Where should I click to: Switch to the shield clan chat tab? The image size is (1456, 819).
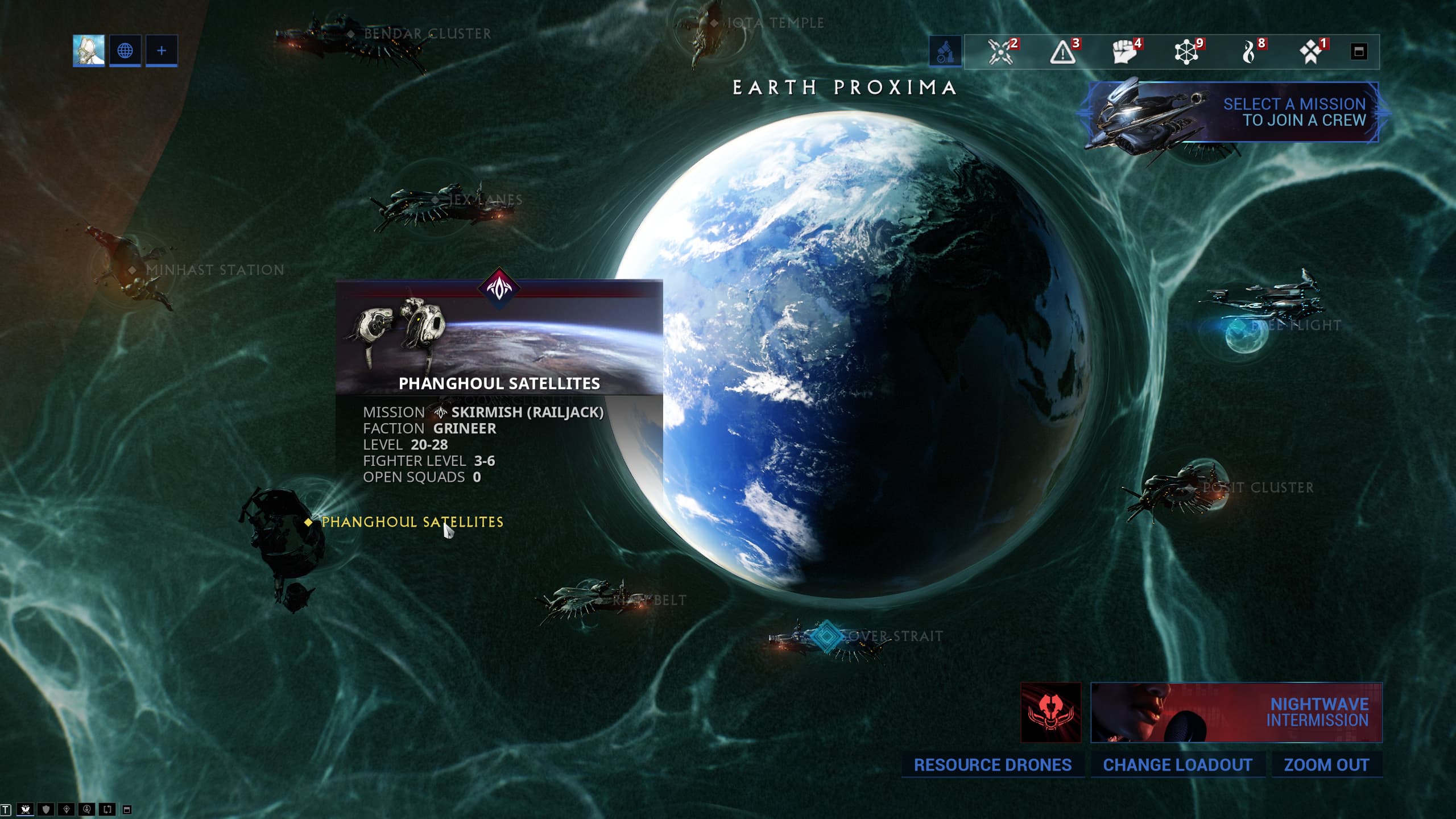(45, 810)
